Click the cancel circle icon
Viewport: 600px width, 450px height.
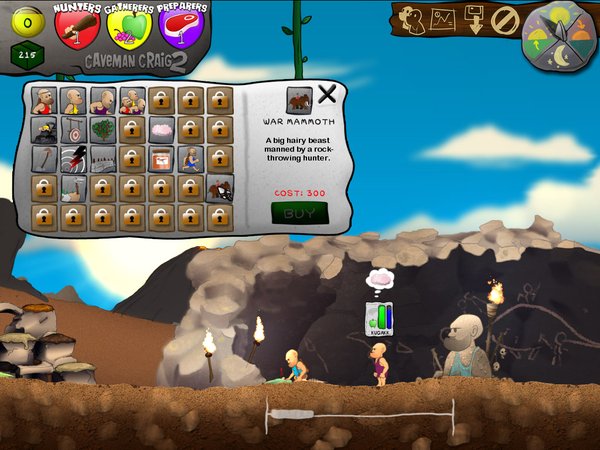click(x=505, y=20)
